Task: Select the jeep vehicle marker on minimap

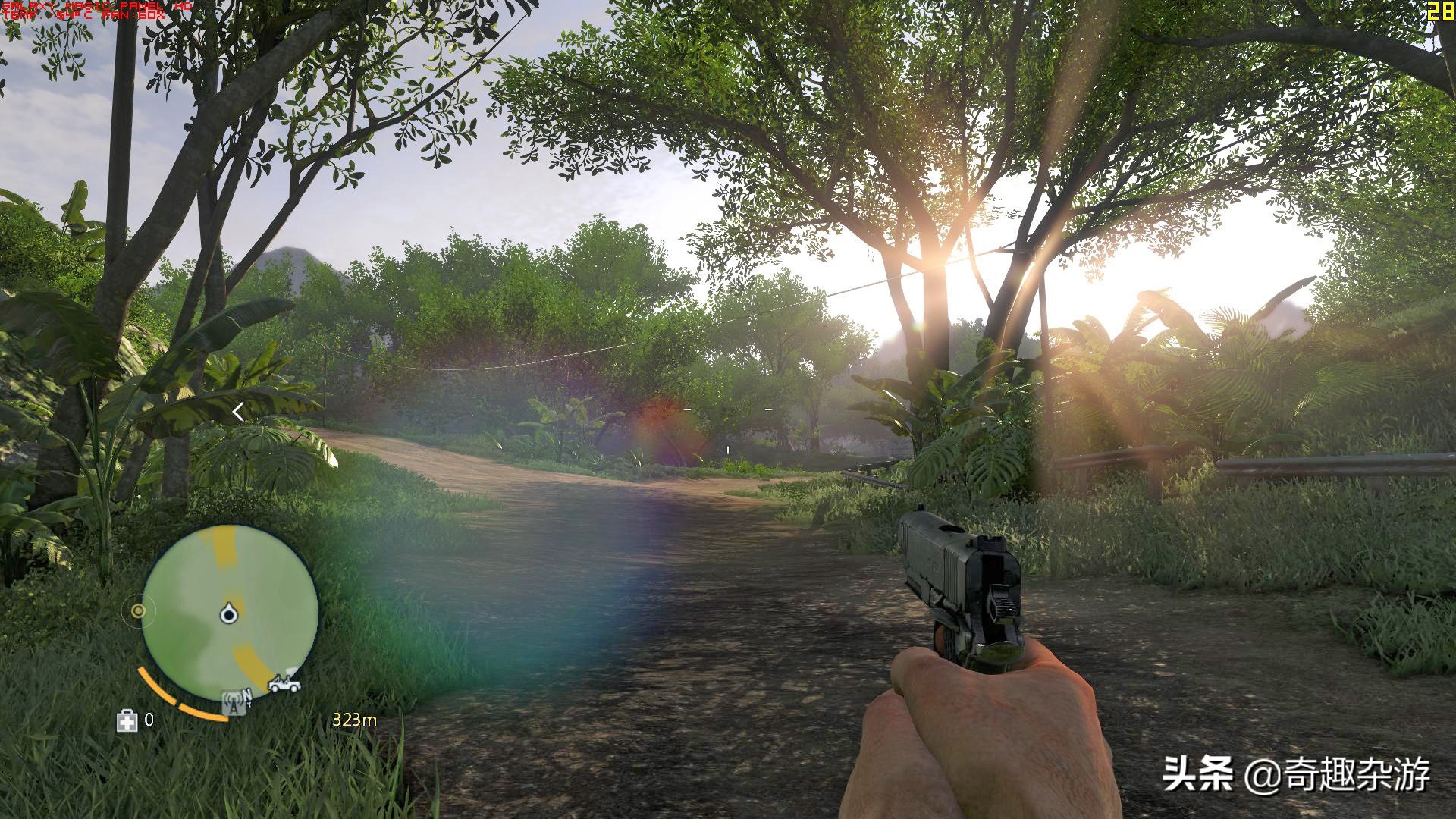Action: (x=284, y=682)
